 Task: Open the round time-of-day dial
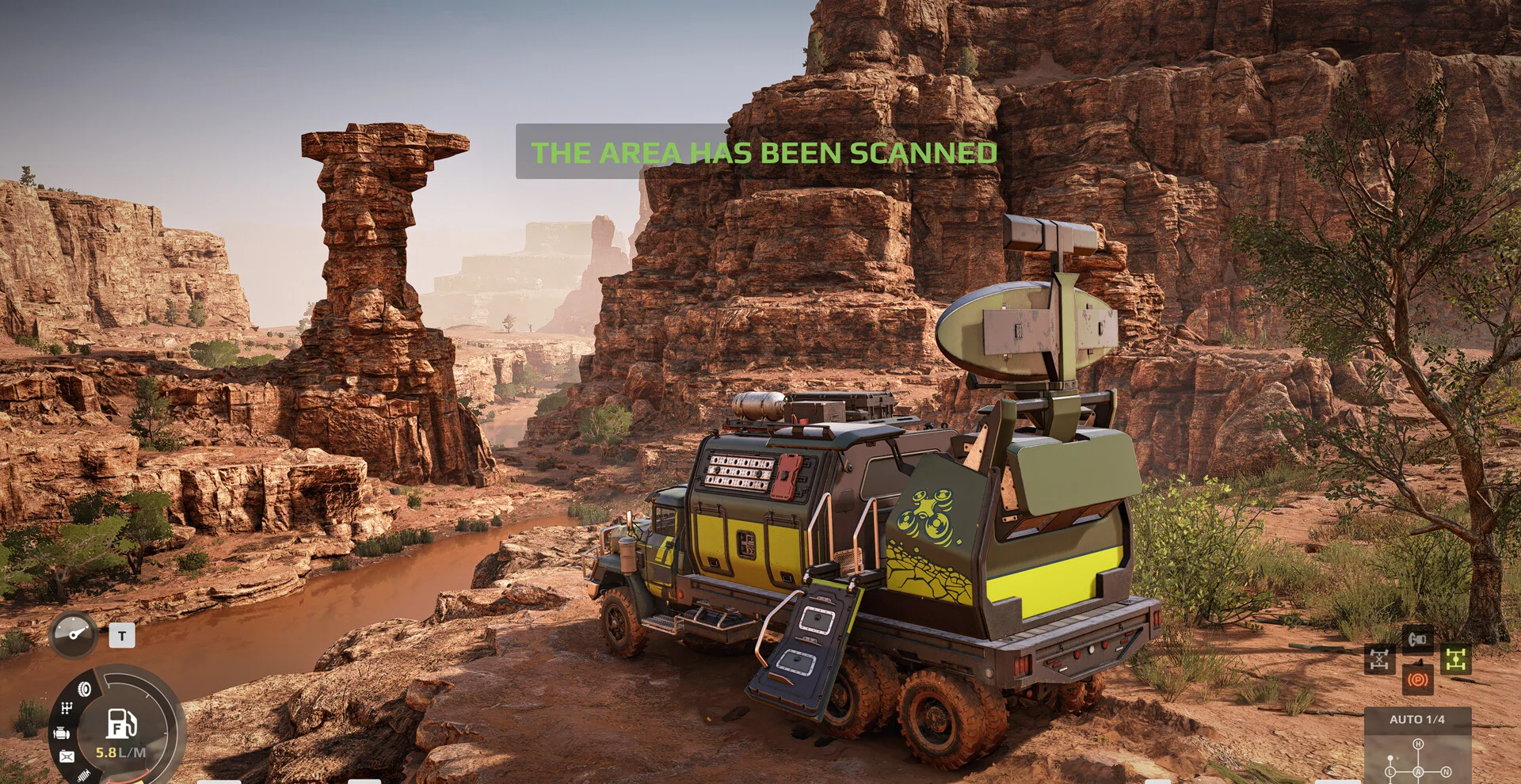coord(74,634)
